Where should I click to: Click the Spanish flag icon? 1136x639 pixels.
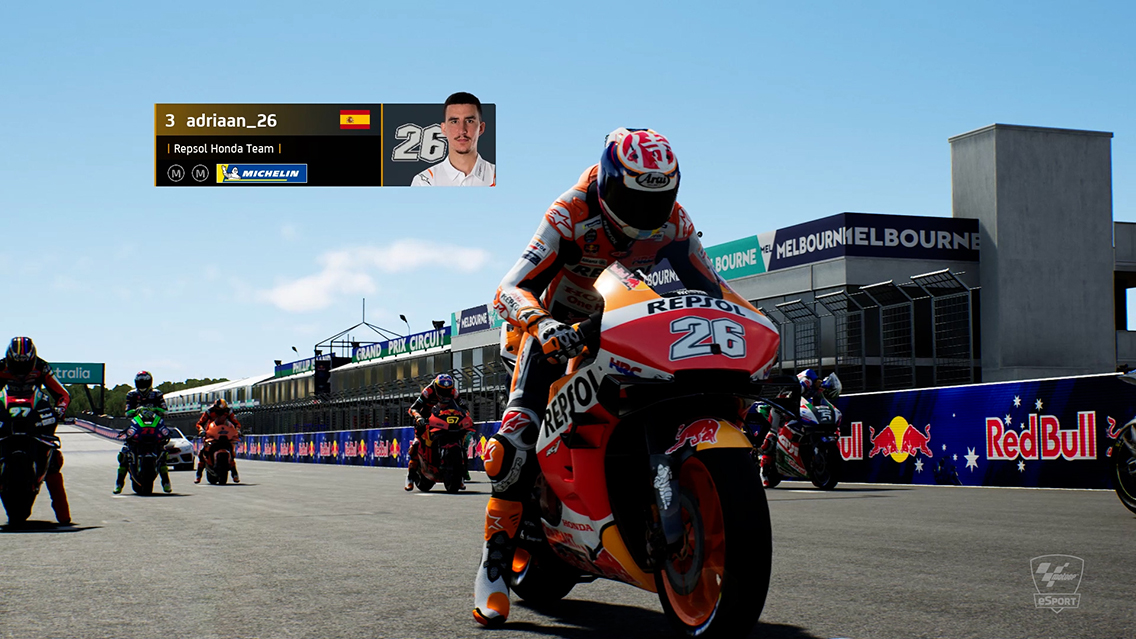[354, 120]
